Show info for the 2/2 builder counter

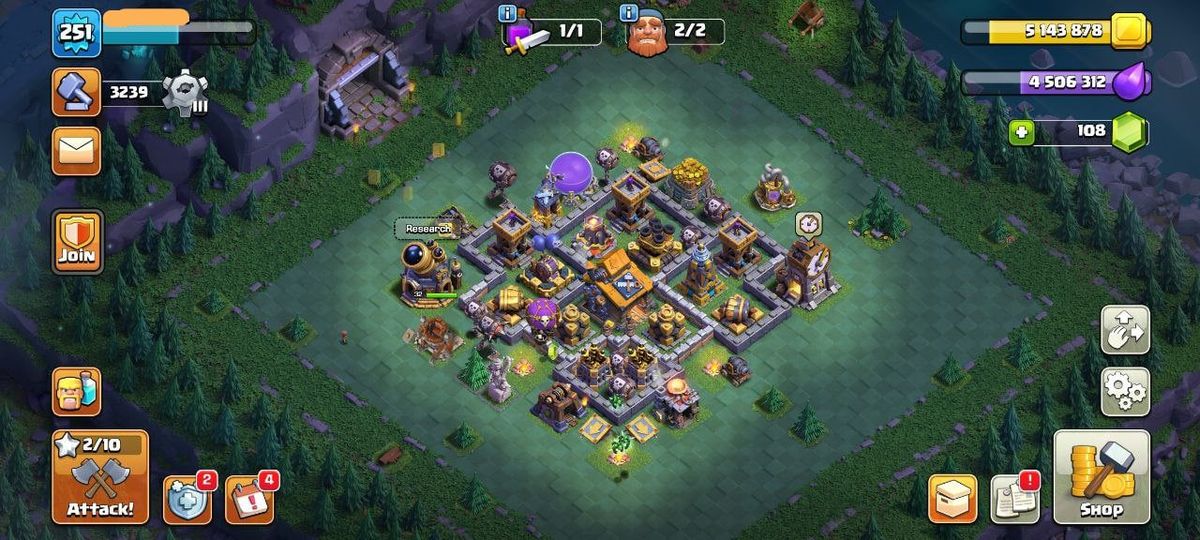click(629, 13)
